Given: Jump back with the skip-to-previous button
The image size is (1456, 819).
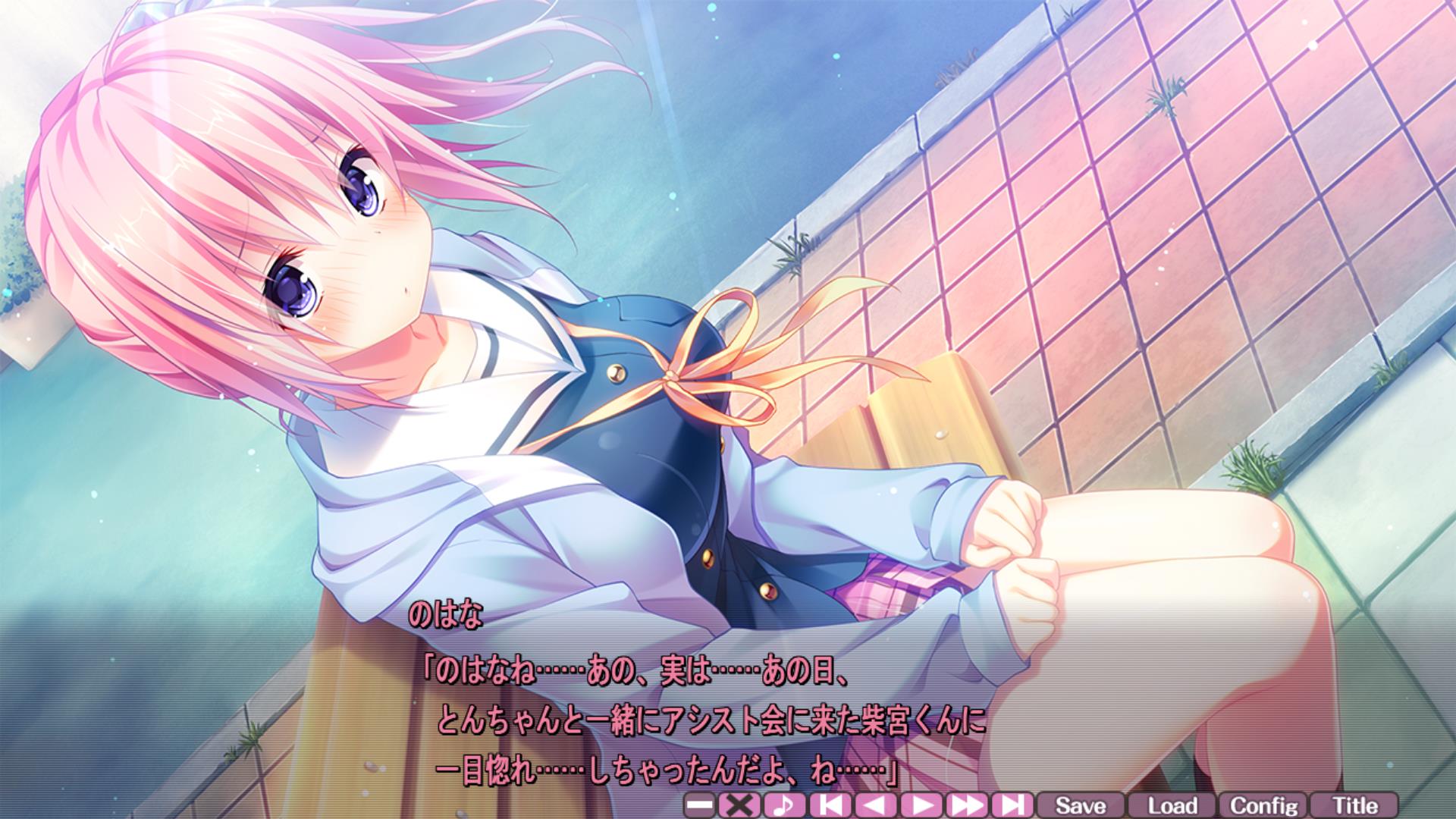Looking at the screenshot, I should coord(830,805).
